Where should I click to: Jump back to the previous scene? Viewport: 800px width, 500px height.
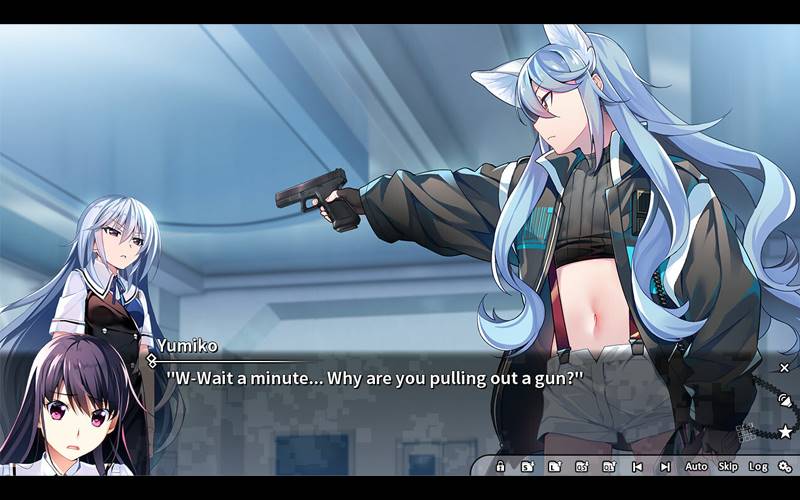637,466
